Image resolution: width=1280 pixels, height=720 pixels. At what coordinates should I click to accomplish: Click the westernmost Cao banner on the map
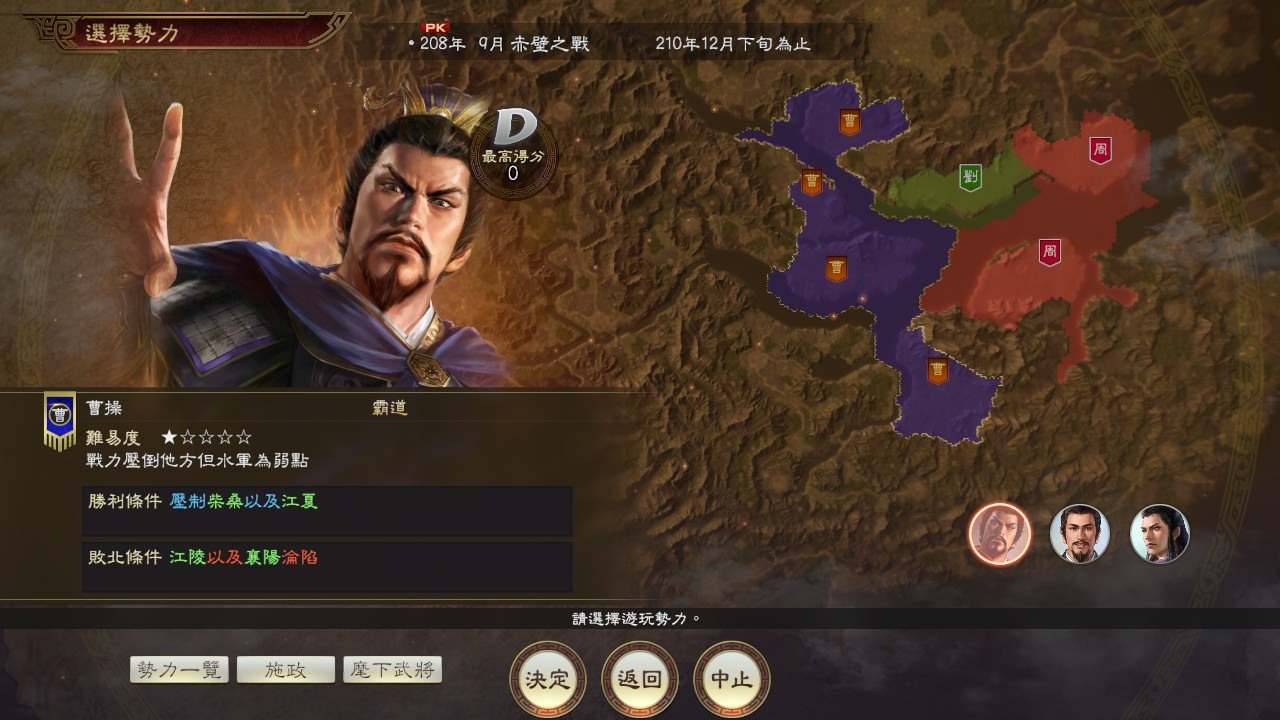click(x=810, y=180)
